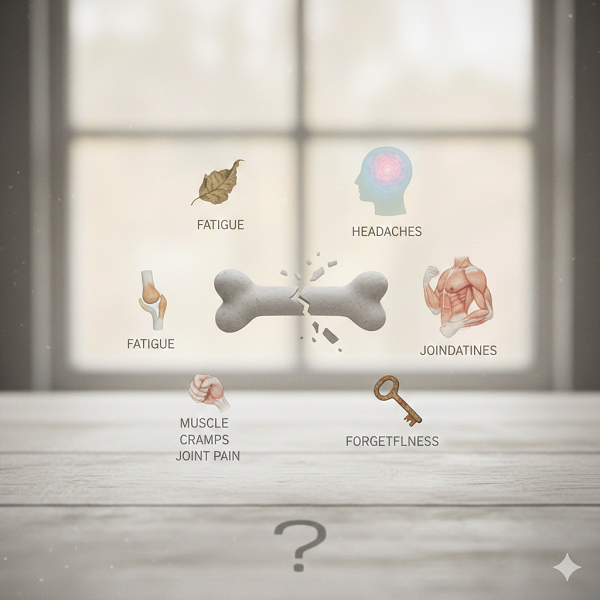Select the muscular torso icon
Screen dimensions: 600x600
pyautogui.click(x=458, y=296)
